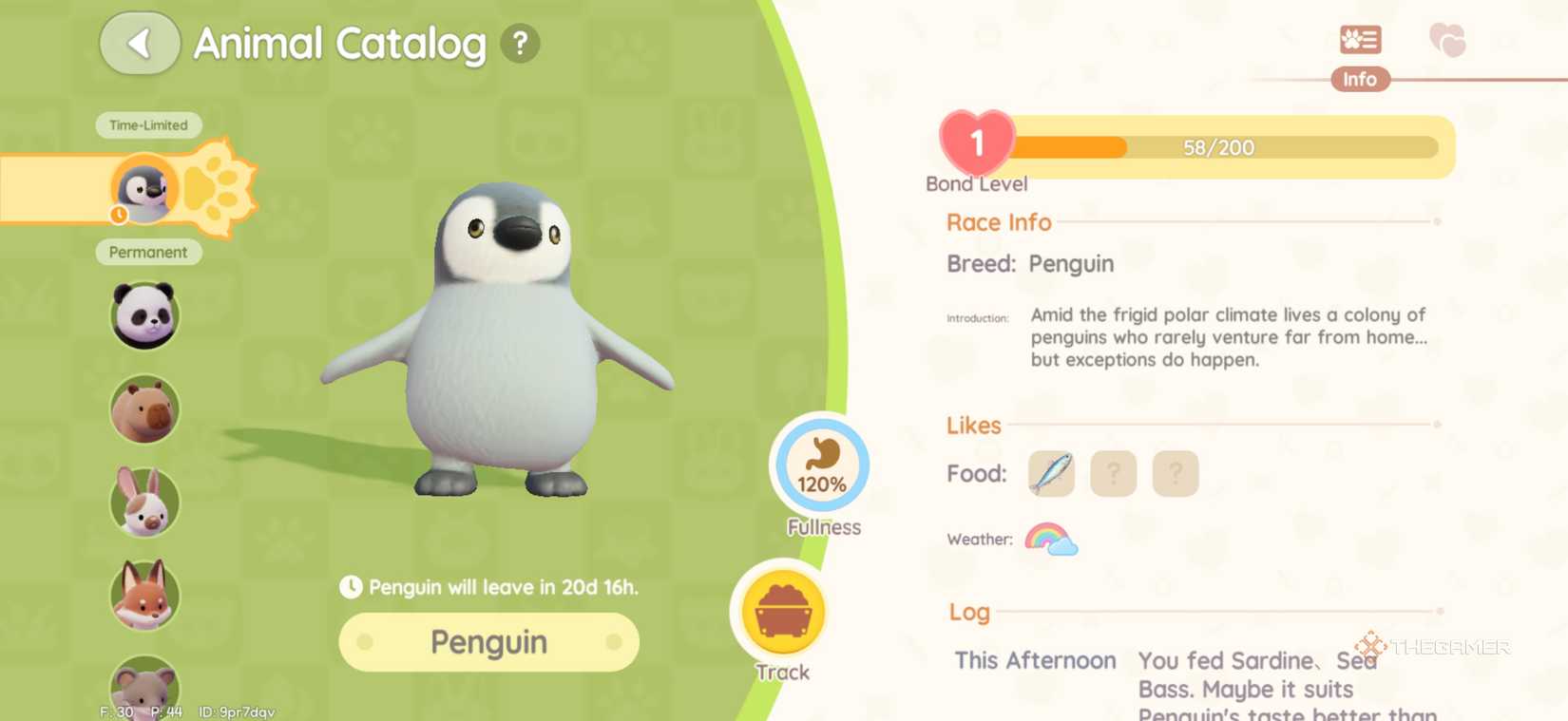Open the animal info list icon
The height and width of the screenshot is (721, 1568).
pyautogui.click(x=1359, y=39)
